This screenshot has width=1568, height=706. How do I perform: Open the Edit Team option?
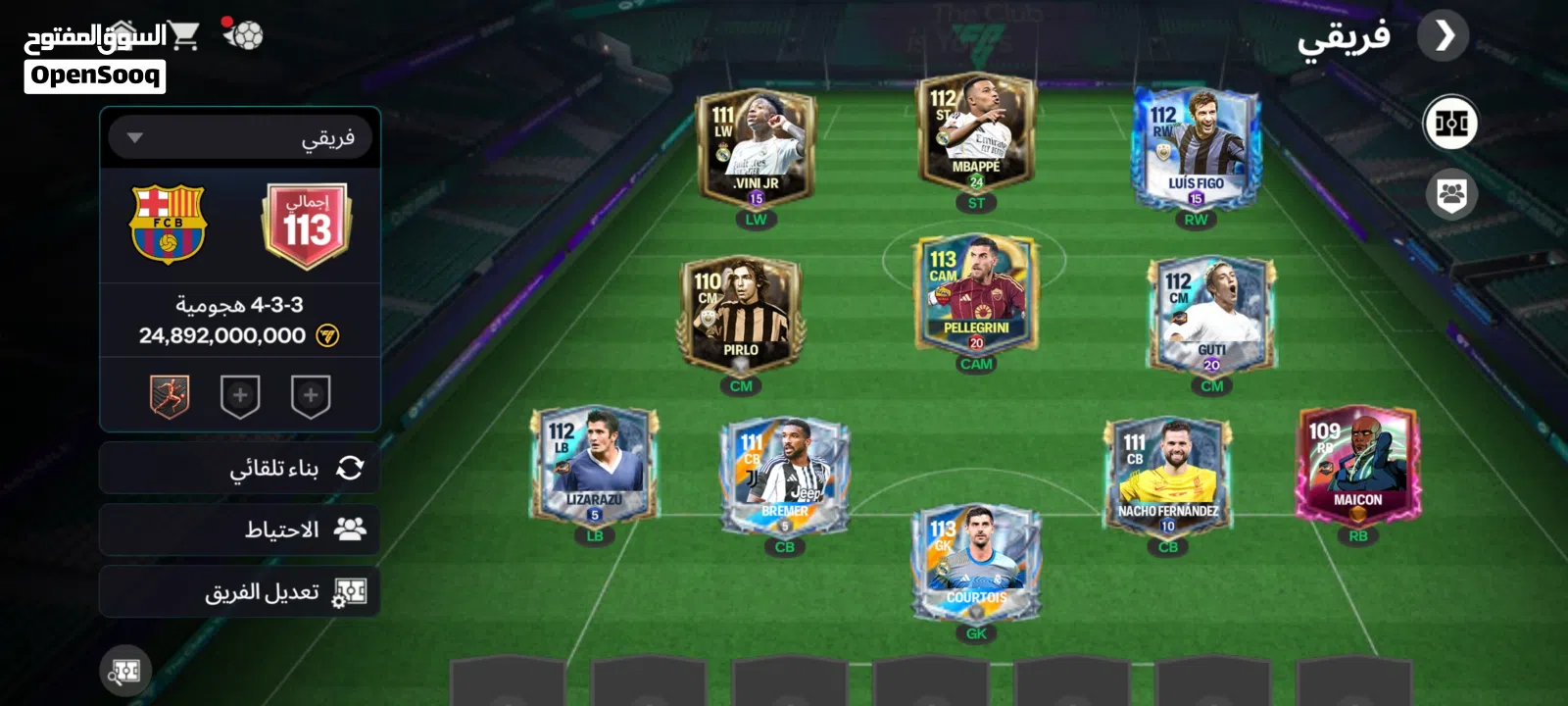tap(240, 591)
